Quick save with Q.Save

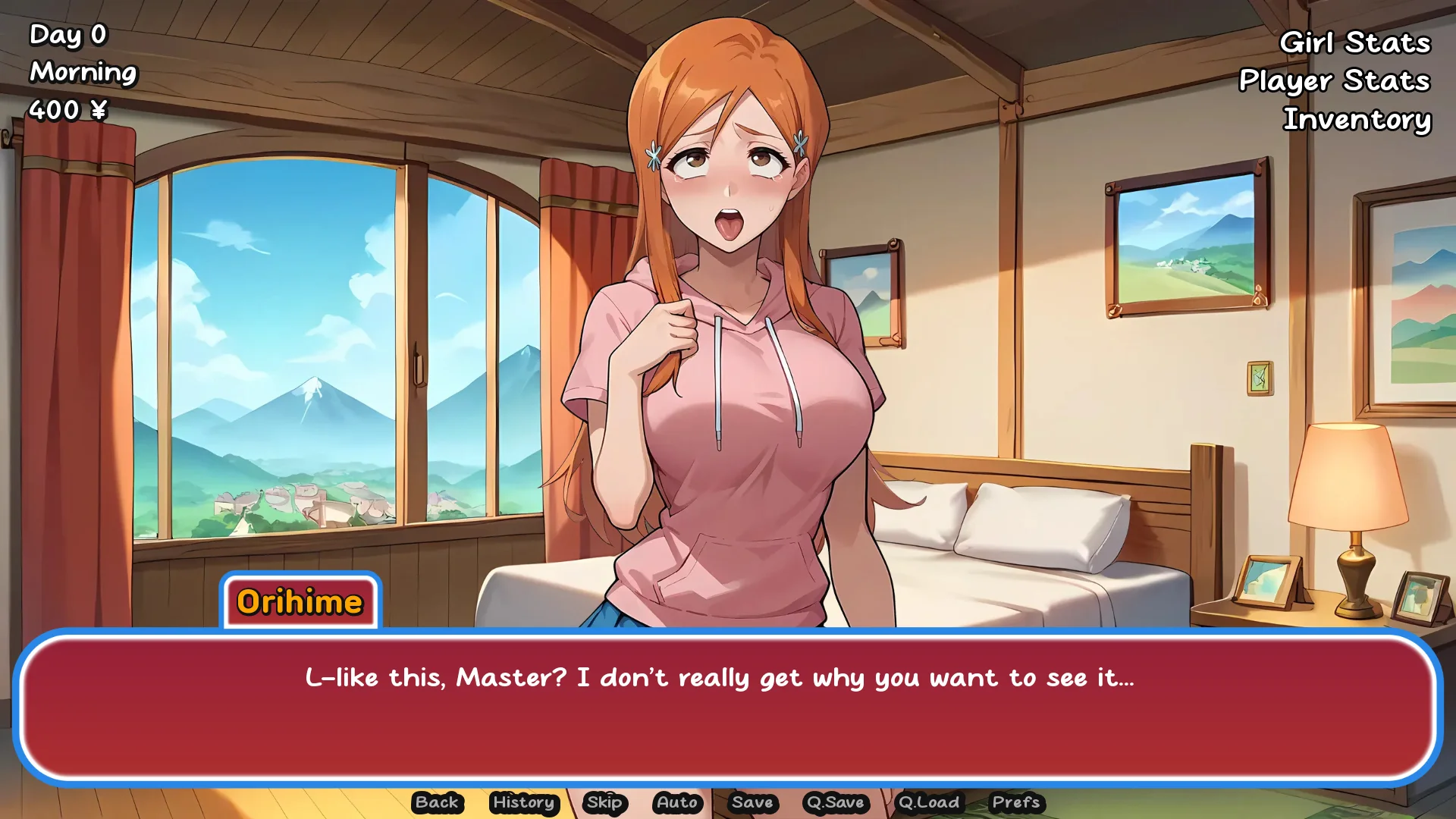click(836, 802)
